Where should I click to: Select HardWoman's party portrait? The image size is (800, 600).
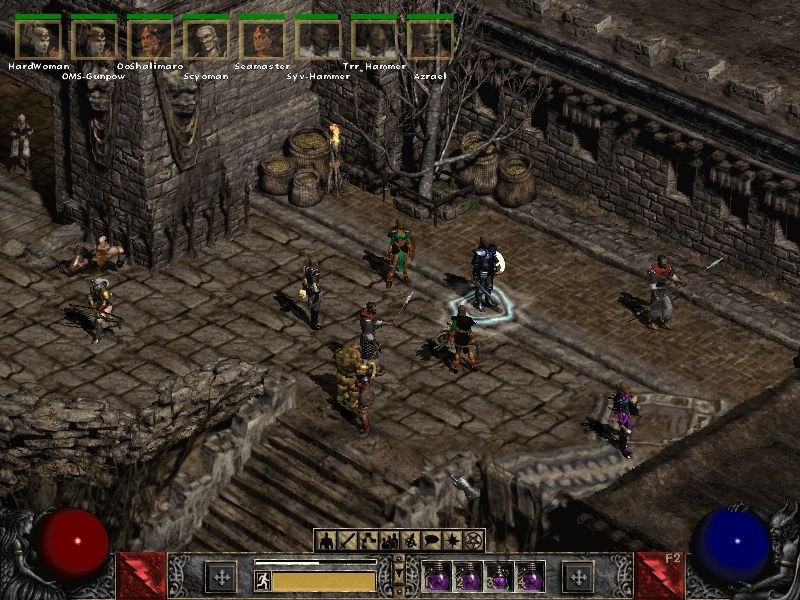click(x=38, y=38)
